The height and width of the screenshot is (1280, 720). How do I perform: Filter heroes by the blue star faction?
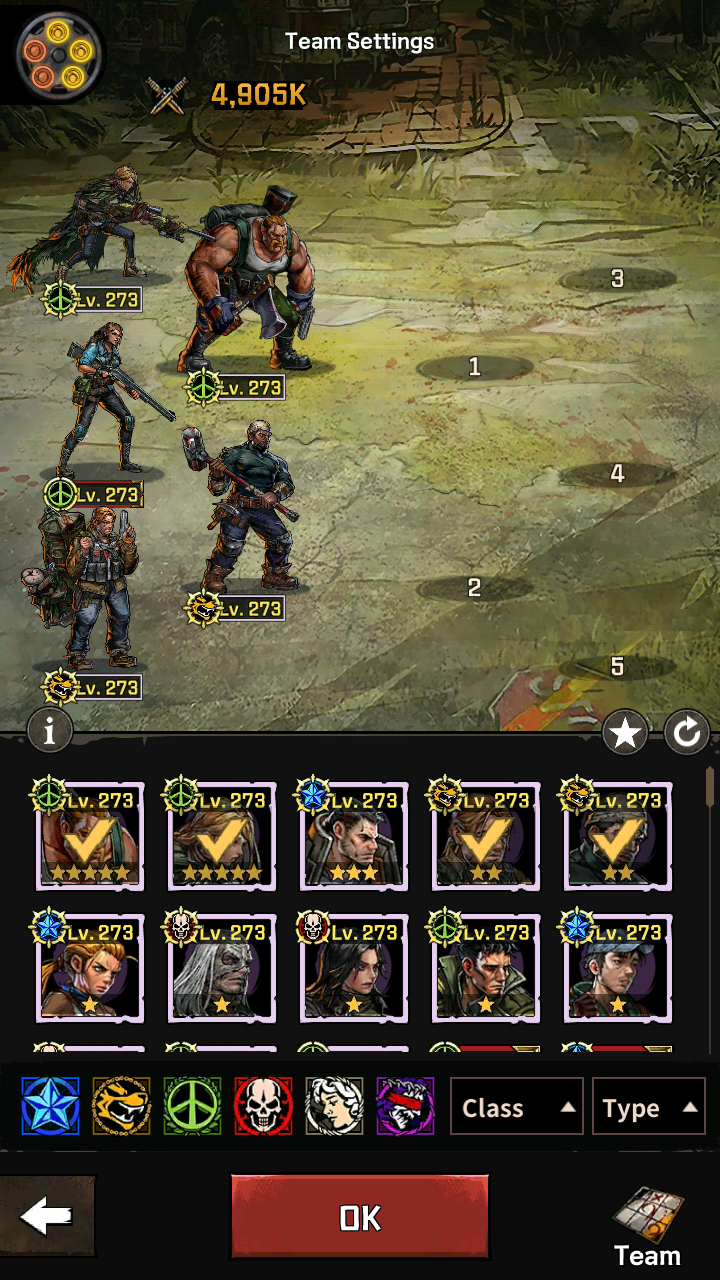point(50,1106)
